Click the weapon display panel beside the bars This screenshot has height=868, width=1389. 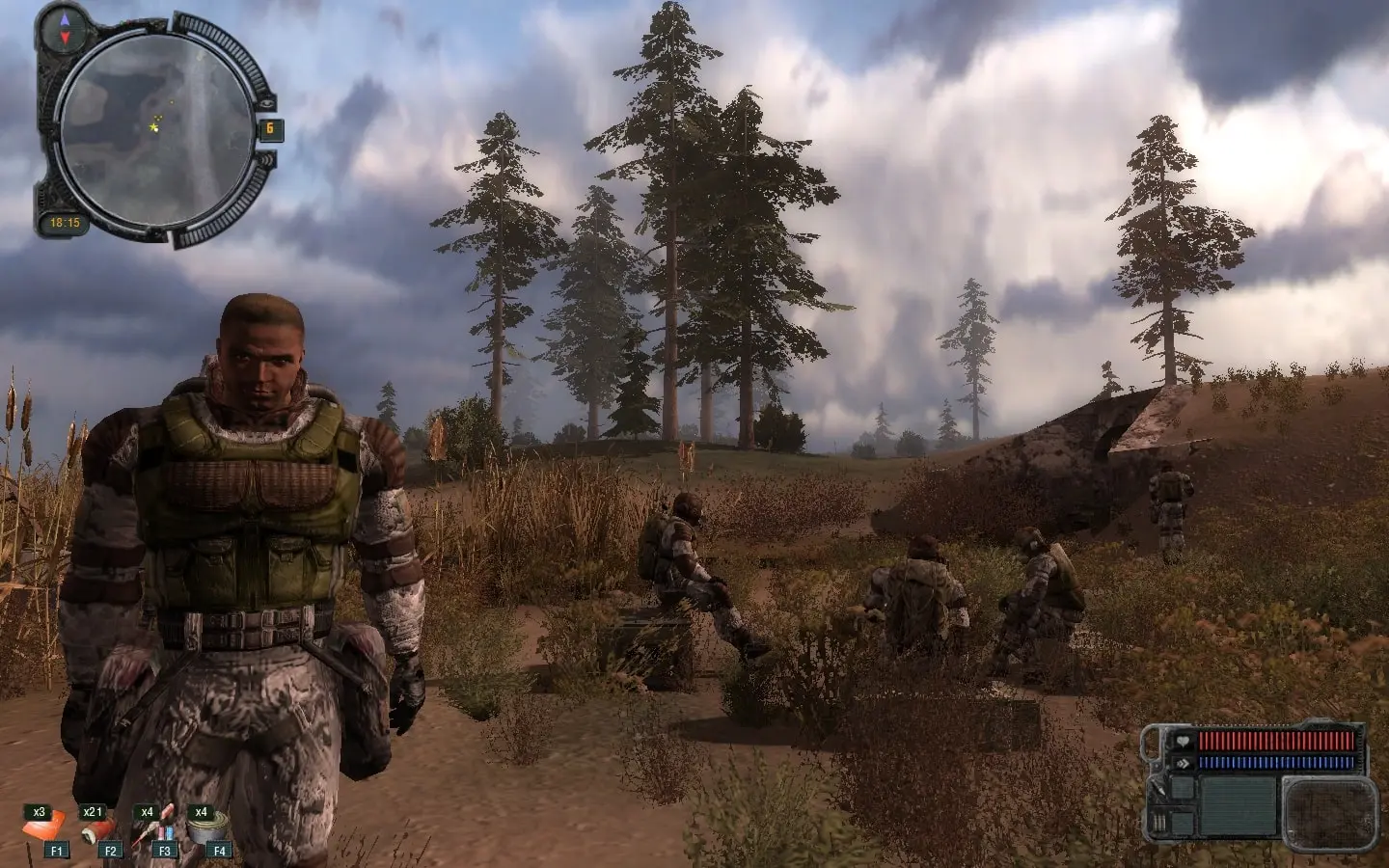tap(1330, 807)
